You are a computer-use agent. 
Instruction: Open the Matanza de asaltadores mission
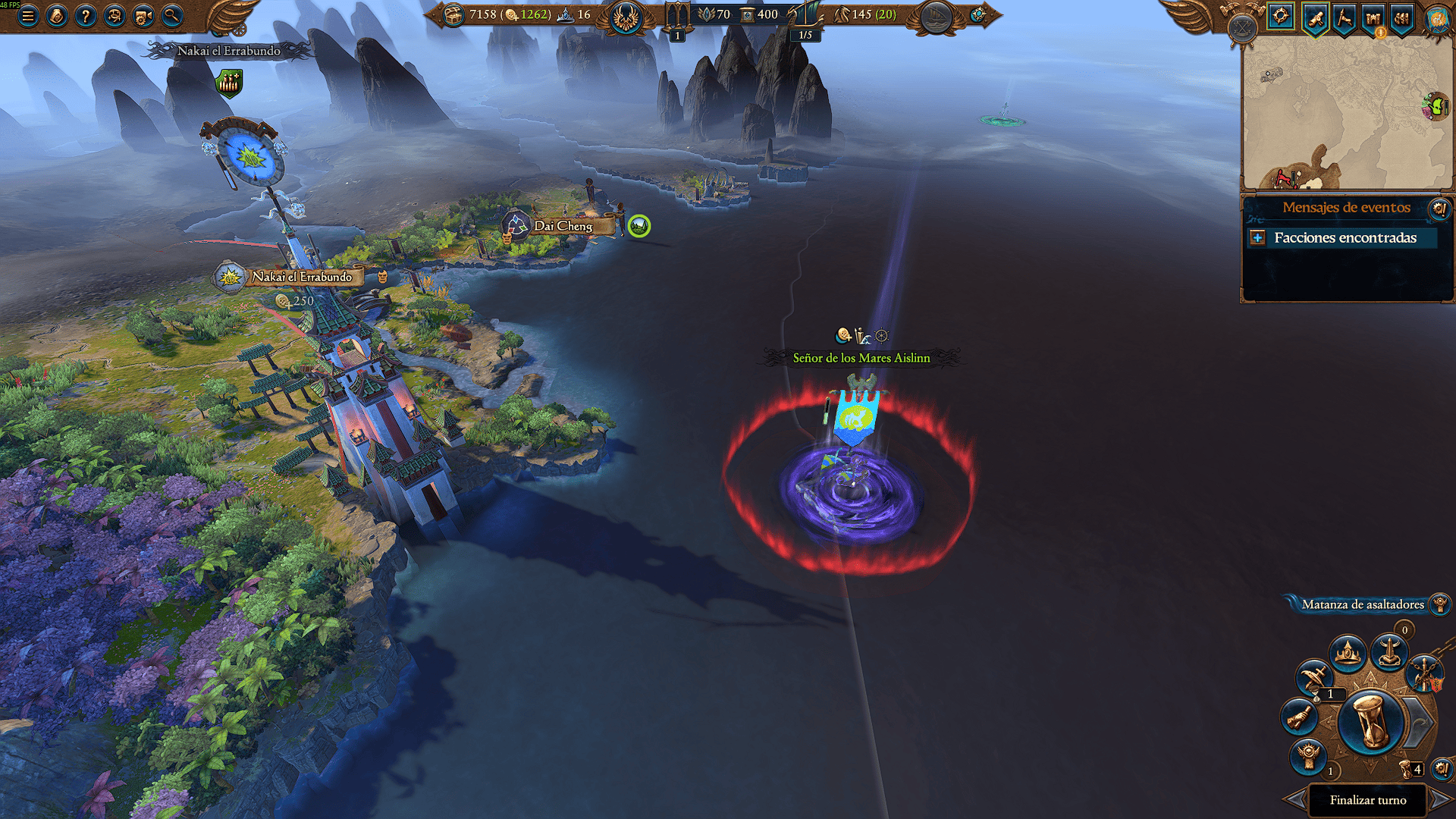pos(1362,604)
